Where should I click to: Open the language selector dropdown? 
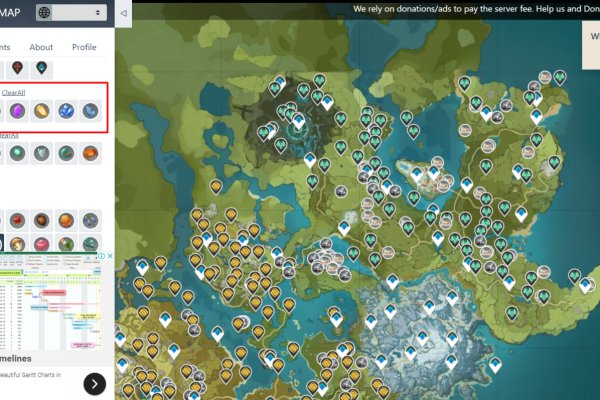[x=72, y=13]
